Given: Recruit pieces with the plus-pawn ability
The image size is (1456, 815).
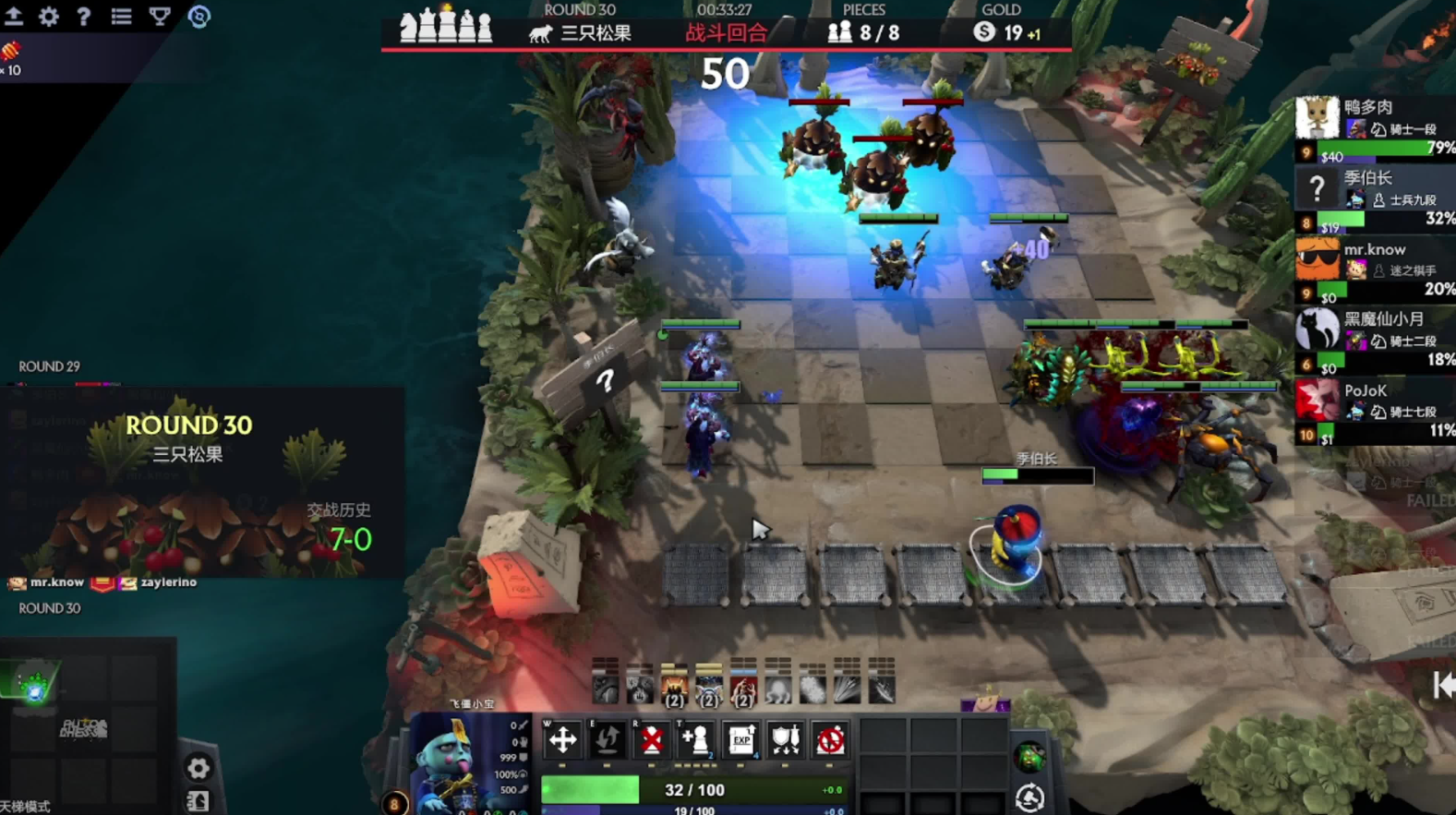Looking at the screenshot, I should pos(696,739).
